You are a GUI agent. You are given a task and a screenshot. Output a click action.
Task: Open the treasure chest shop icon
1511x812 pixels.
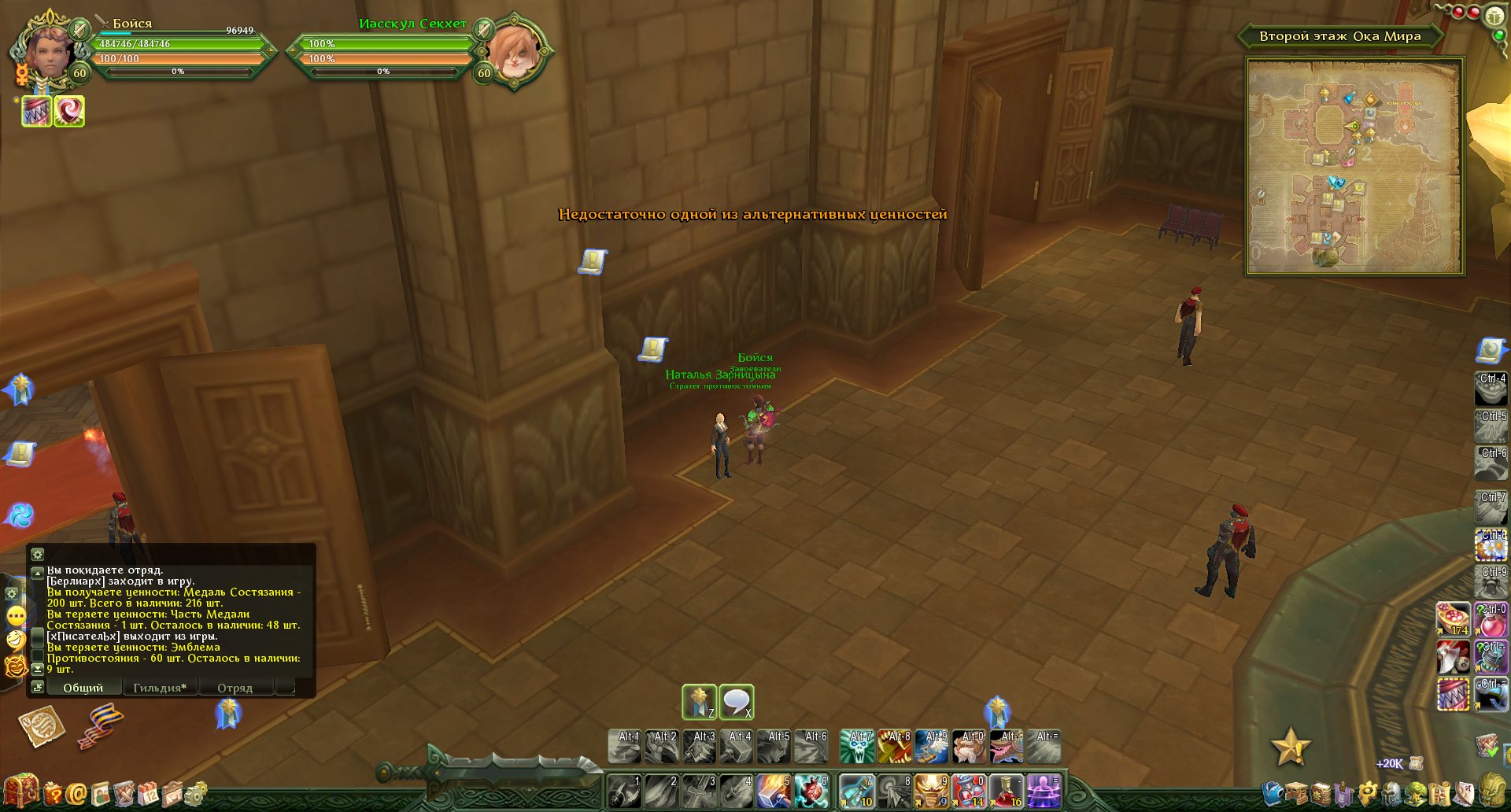pyautogui.click(x=21, y=792)
